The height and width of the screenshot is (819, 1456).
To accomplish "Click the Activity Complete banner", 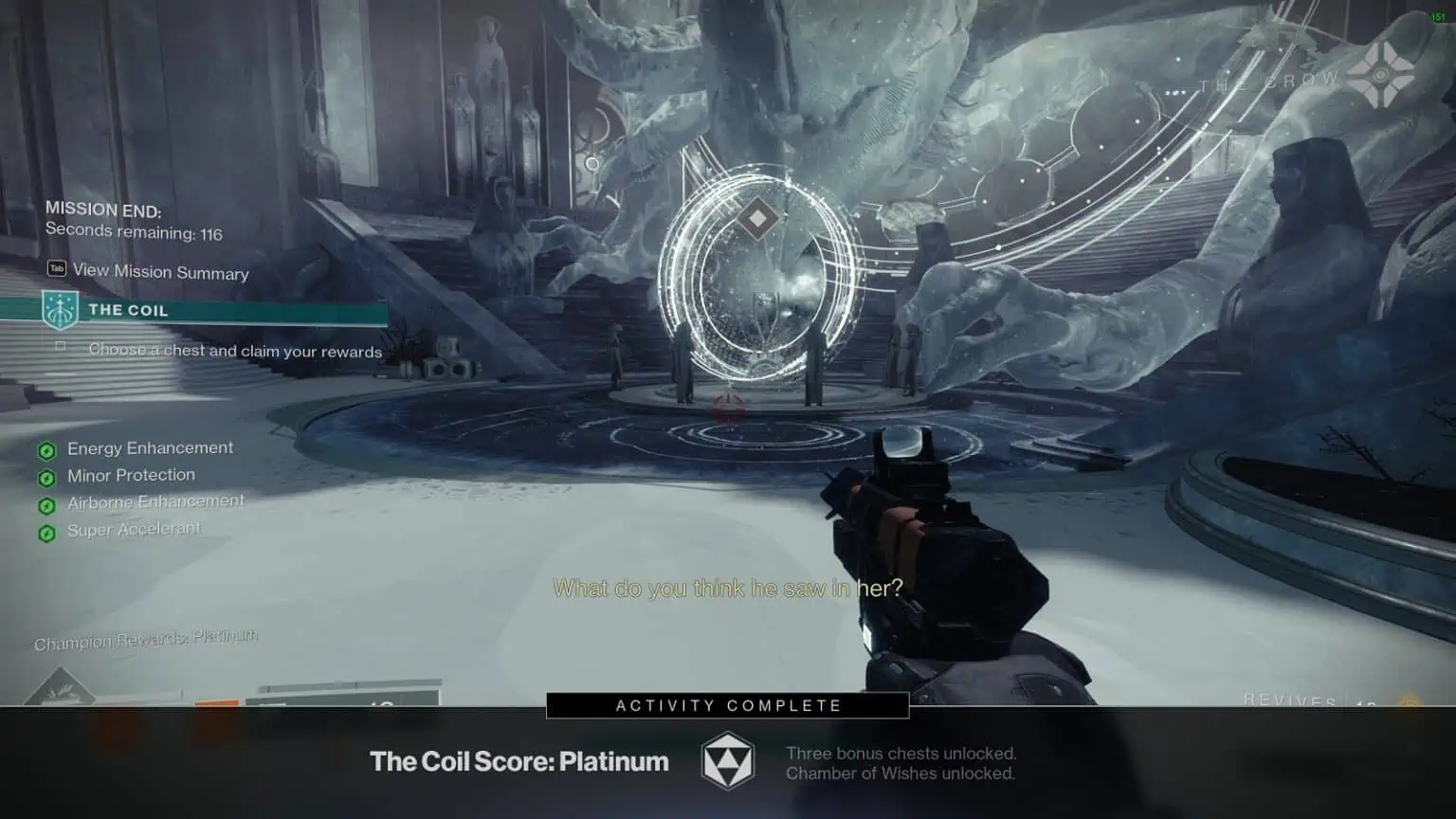I will pyautogui.click(x=727, y=705).
